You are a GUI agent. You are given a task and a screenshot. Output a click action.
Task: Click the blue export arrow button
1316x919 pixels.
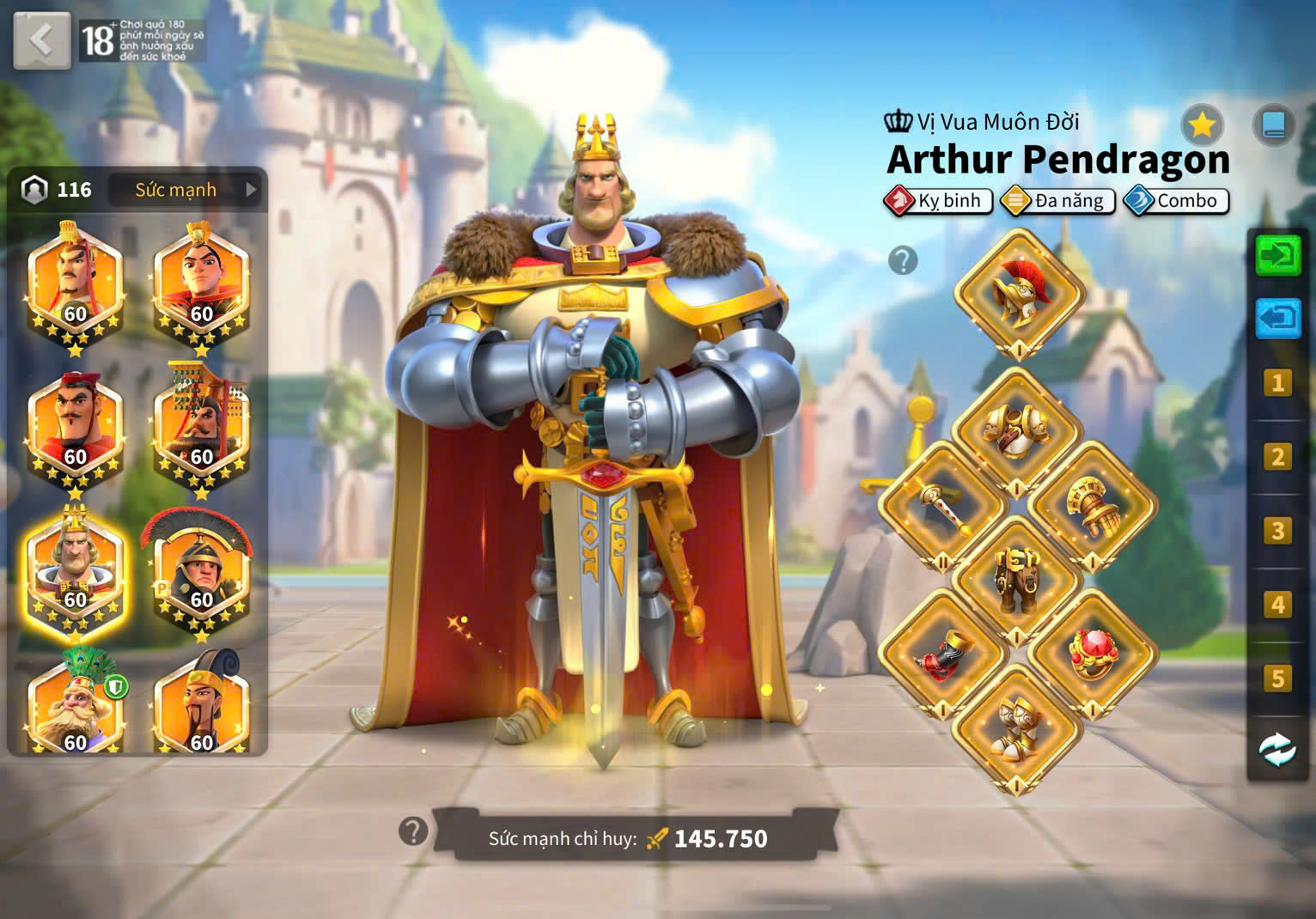(x=1277, y=318)
